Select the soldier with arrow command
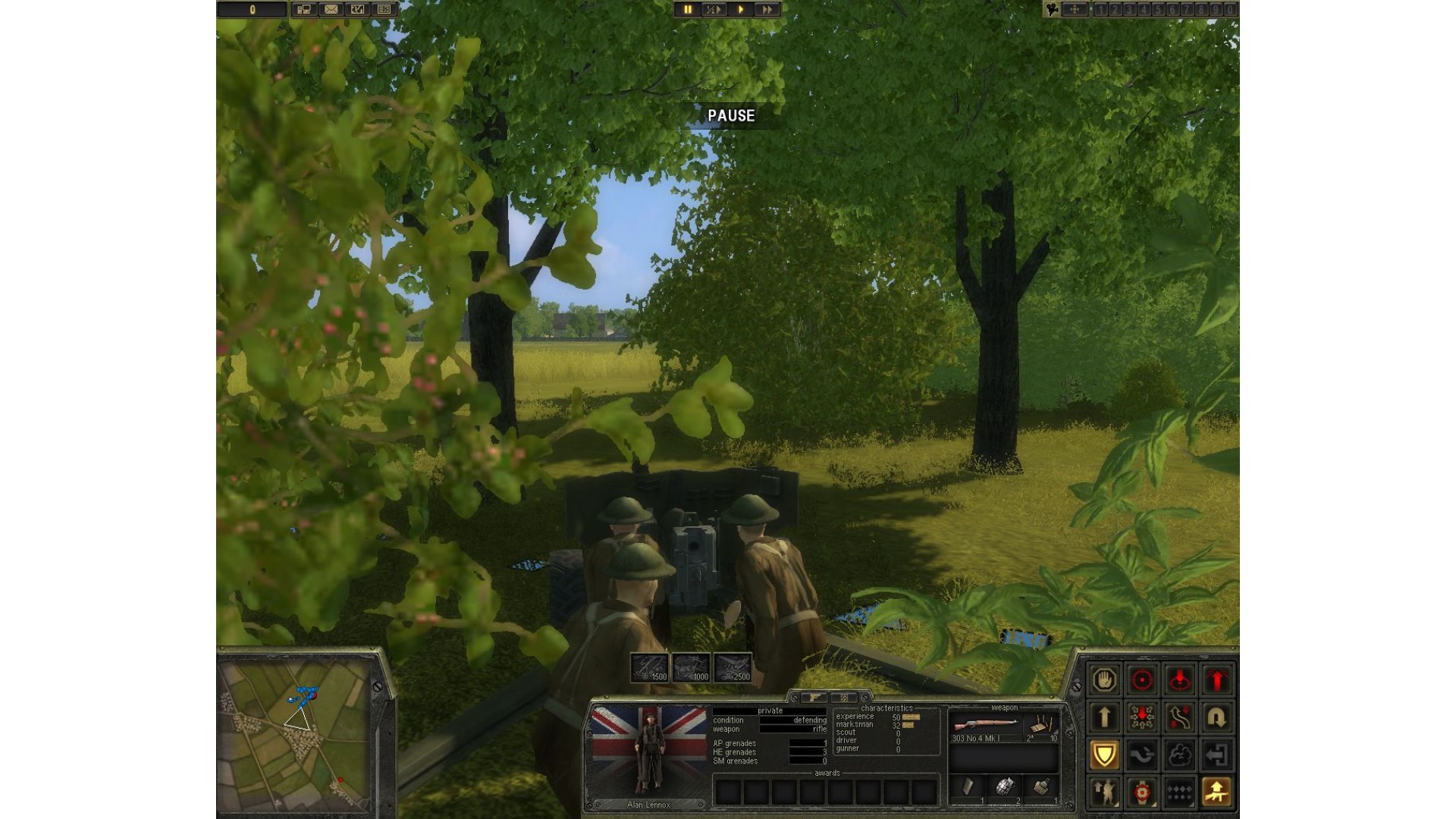The height and width of the screenshot is (819, 1456). (1104, 792)
